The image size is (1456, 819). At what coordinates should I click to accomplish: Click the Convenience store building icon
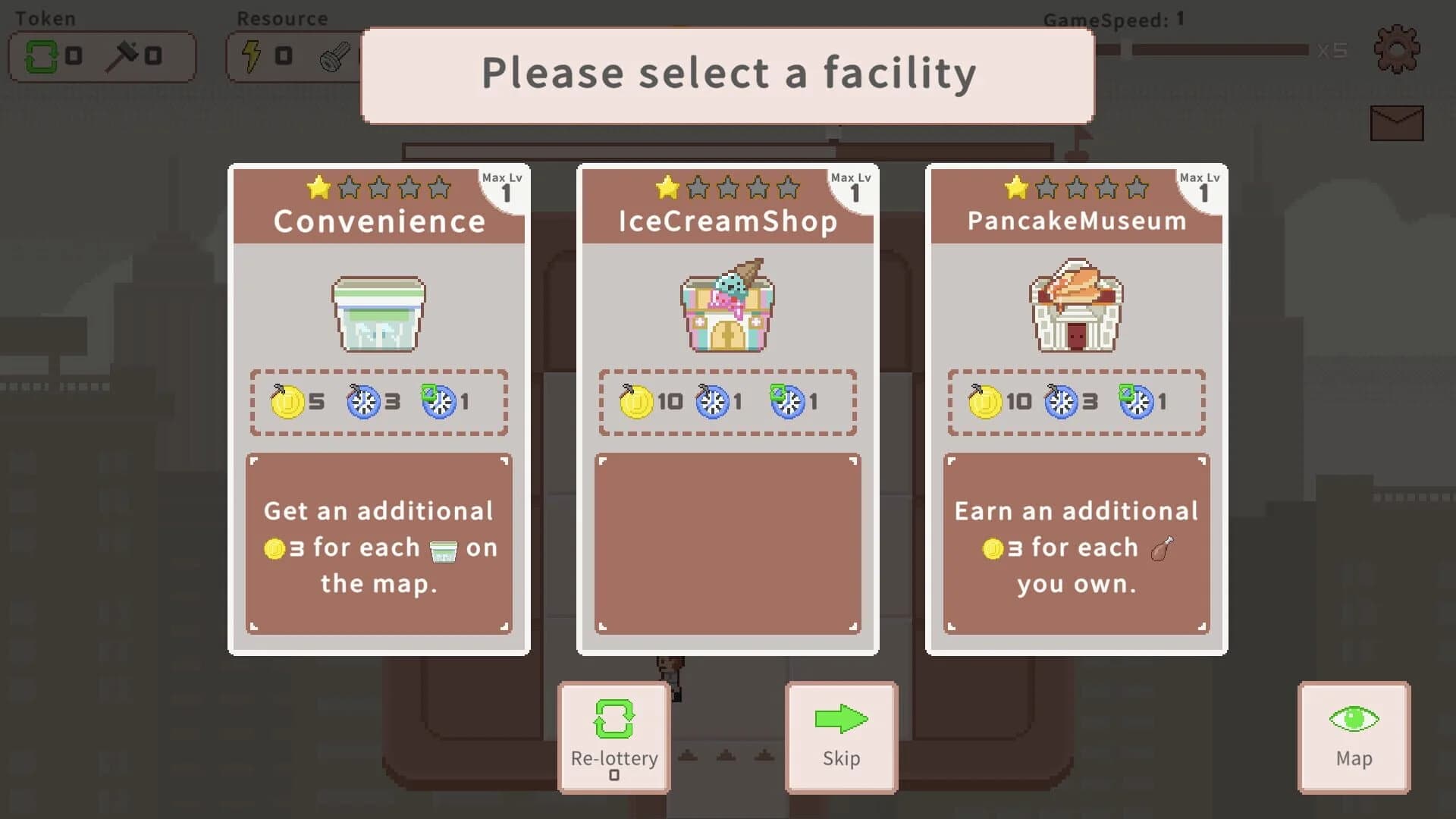click(378, 313)
